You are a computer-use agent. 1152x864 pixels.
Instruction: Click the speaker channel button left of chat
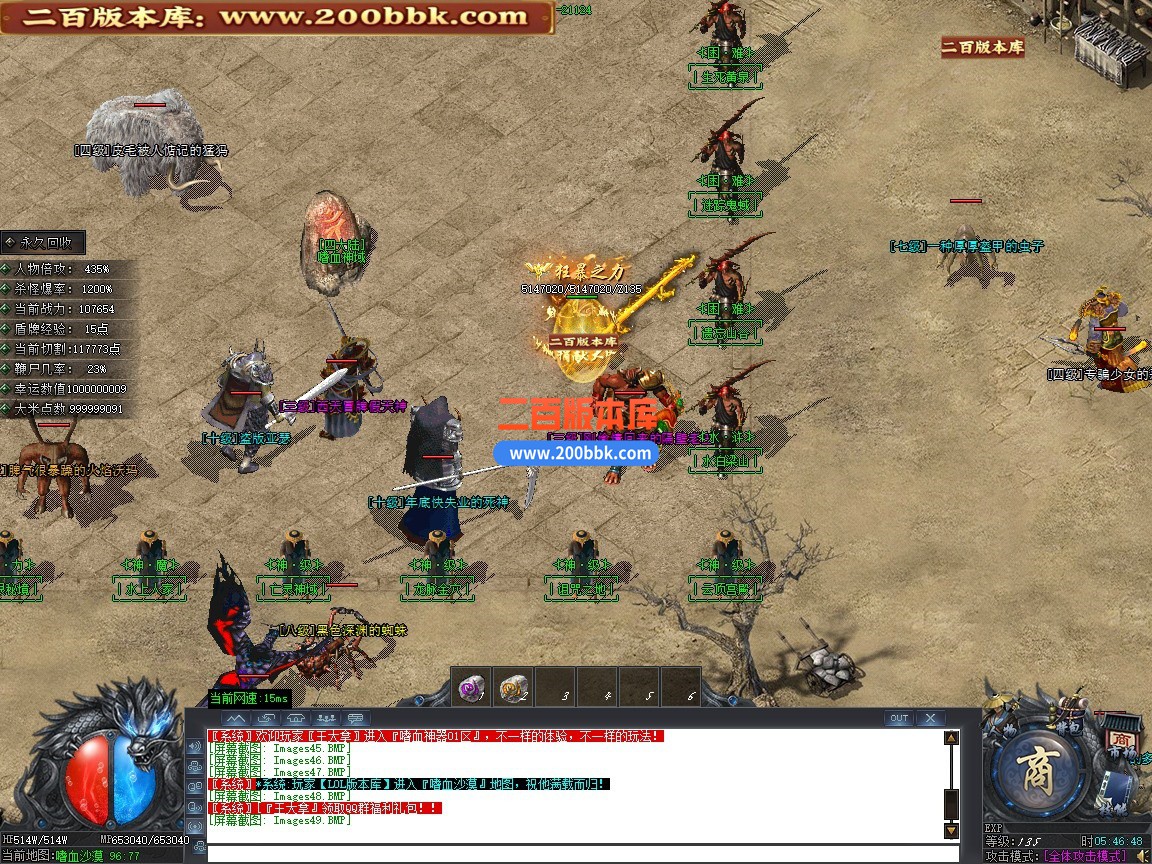[x=195, y=746]
